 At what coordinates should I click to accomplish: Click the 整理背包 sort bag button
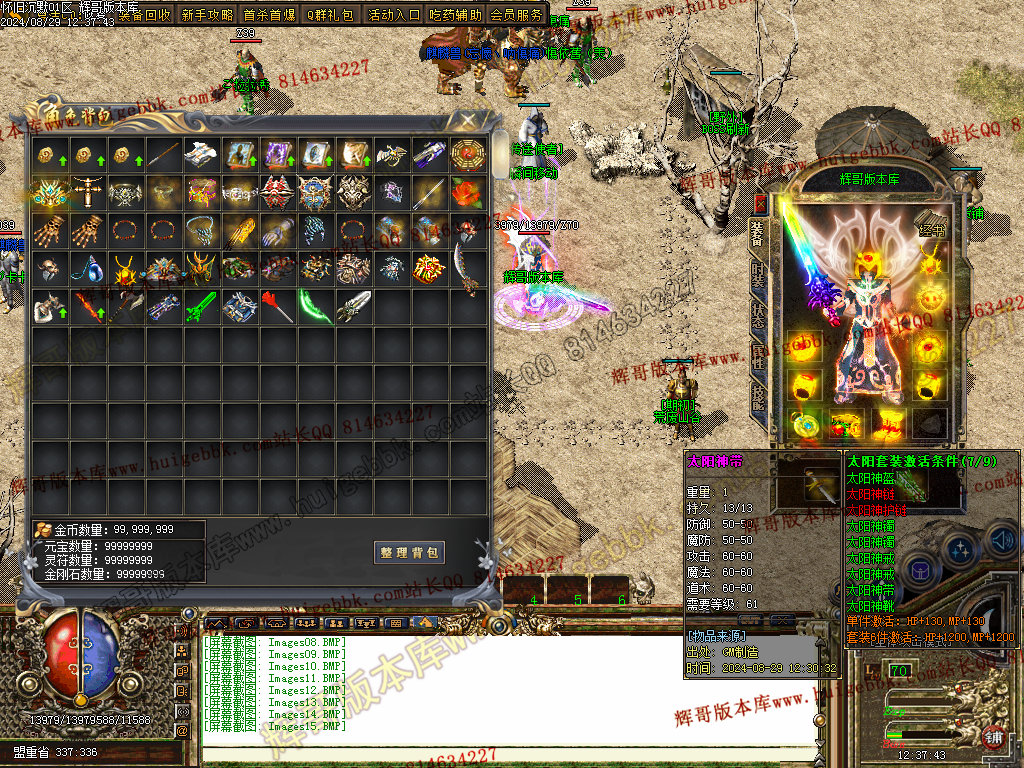pyautogui.click(x=410, y=553)
